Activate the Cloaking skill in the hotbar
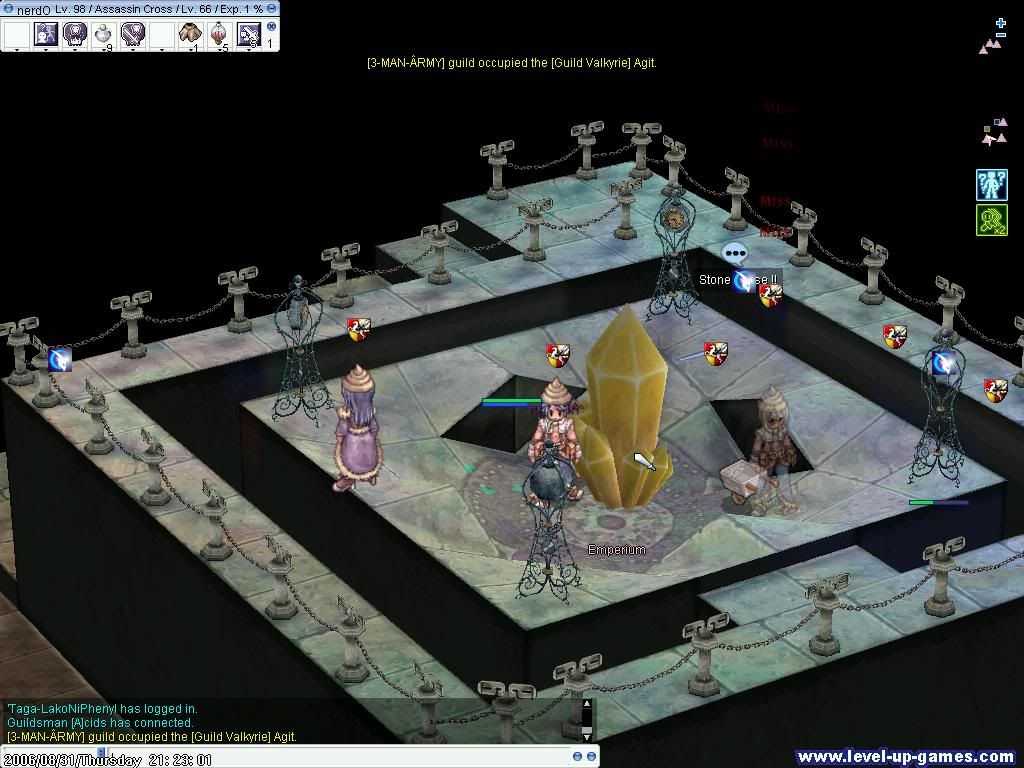Screen dimensions: 1024x768 point(45,34)
